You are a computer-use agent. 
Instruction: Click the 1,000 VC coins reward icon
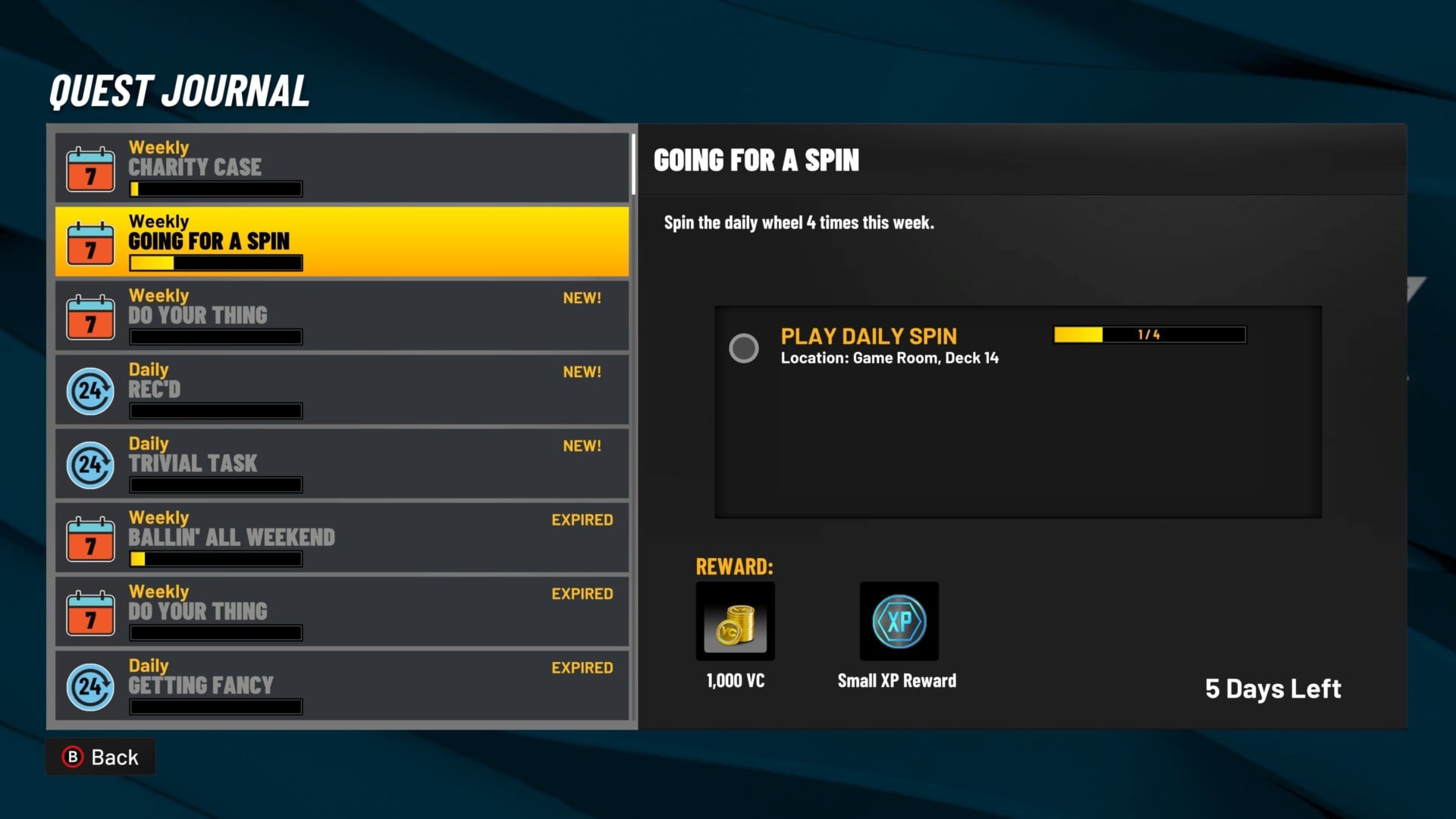click(x=734, y=621)
